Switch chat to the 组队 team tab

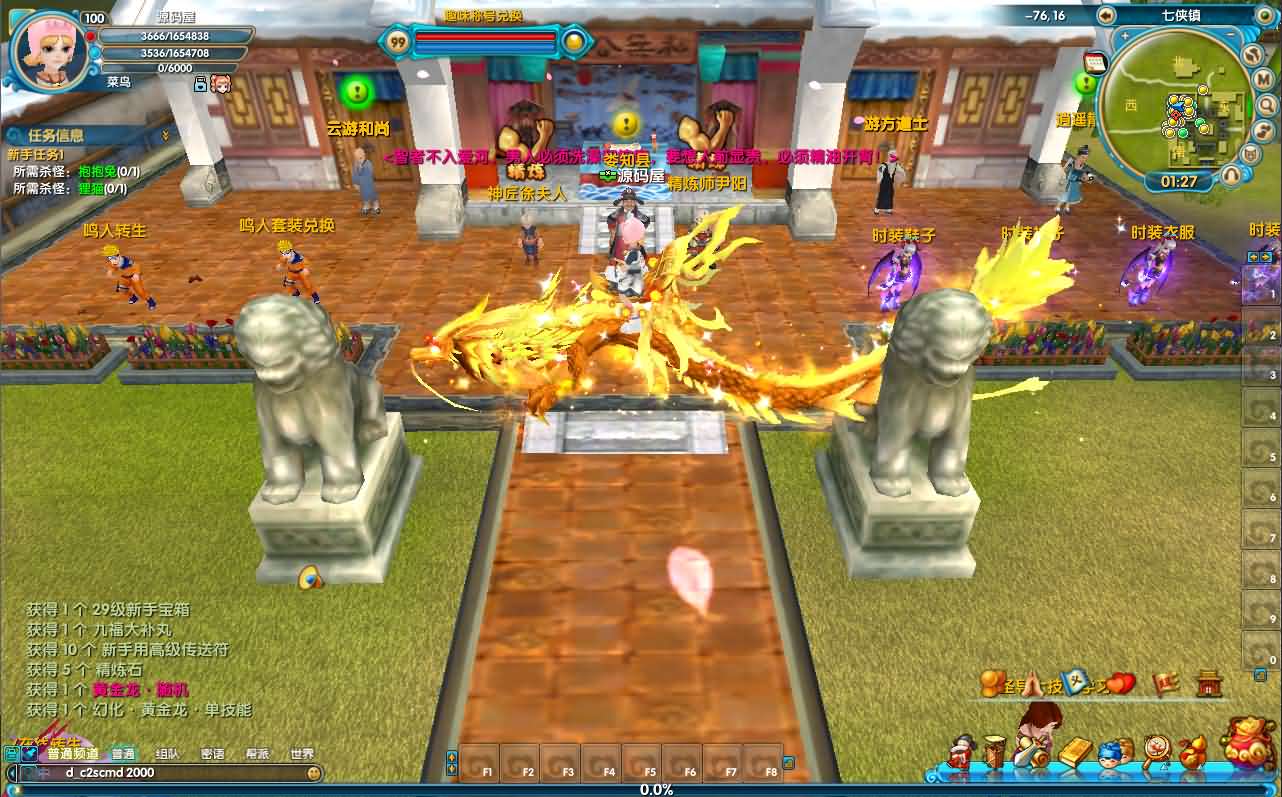point(167,754)
